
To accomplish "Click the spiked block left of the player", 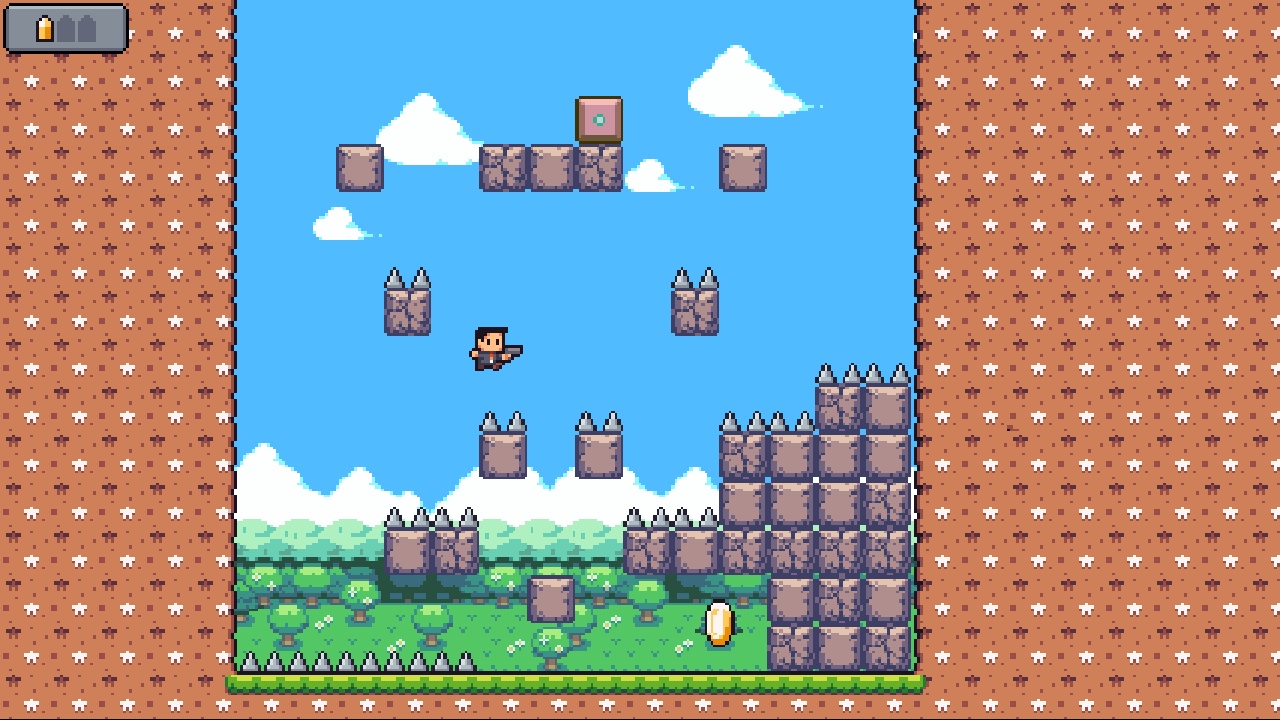I will click(x=408, y=310).
